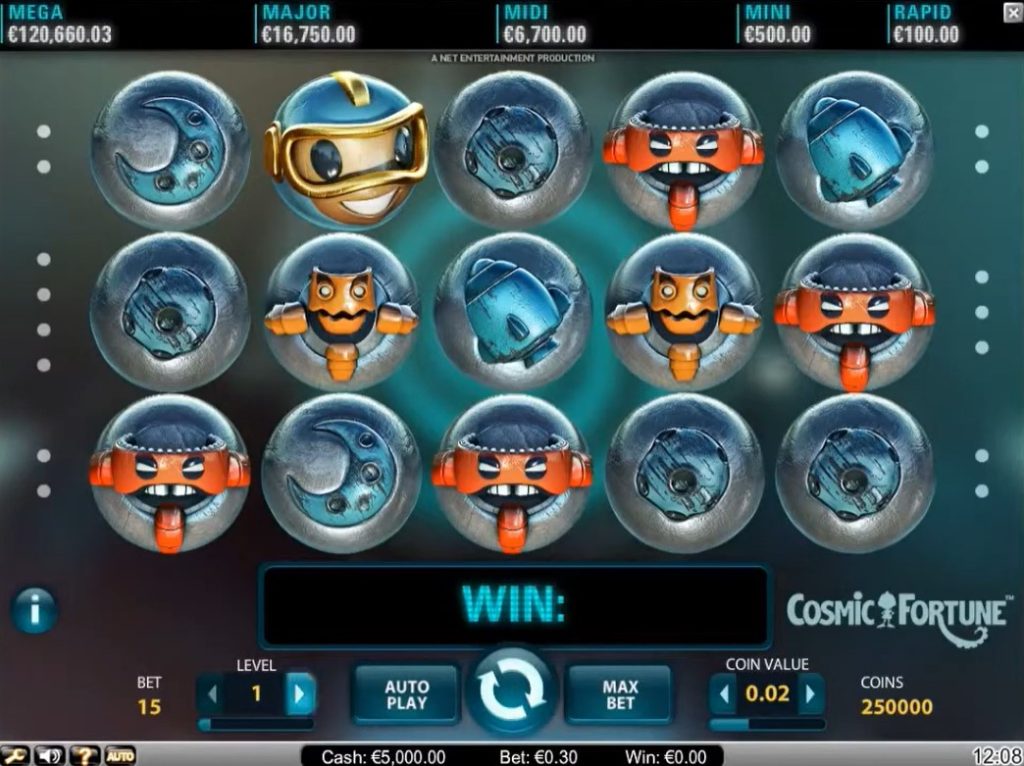The height and width of the screenshot is (766, 1024).
Task: Adjust the Level slider bar
Action: click(255, 723)
